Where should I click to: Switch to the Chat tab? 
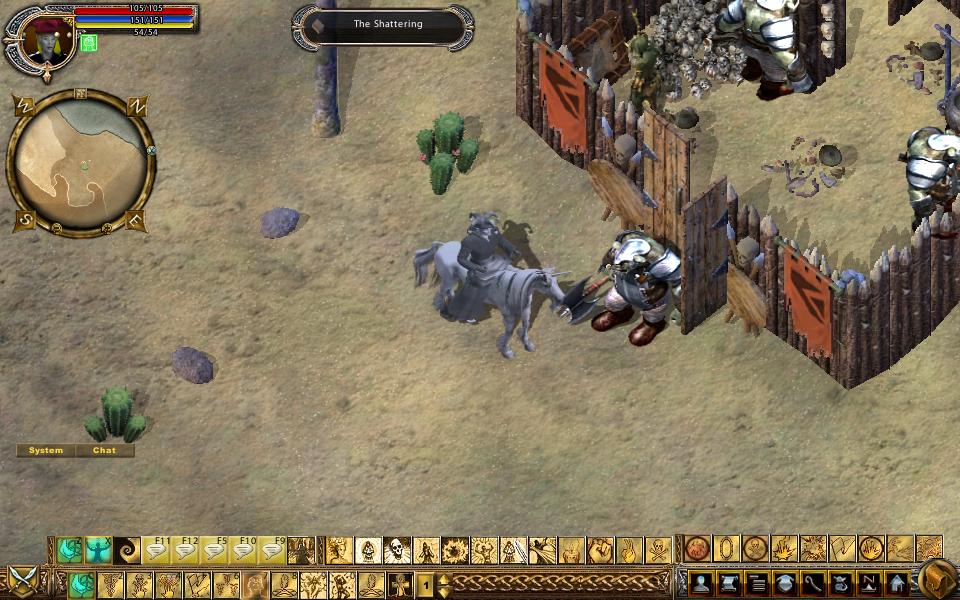click(x=104, y=451)
